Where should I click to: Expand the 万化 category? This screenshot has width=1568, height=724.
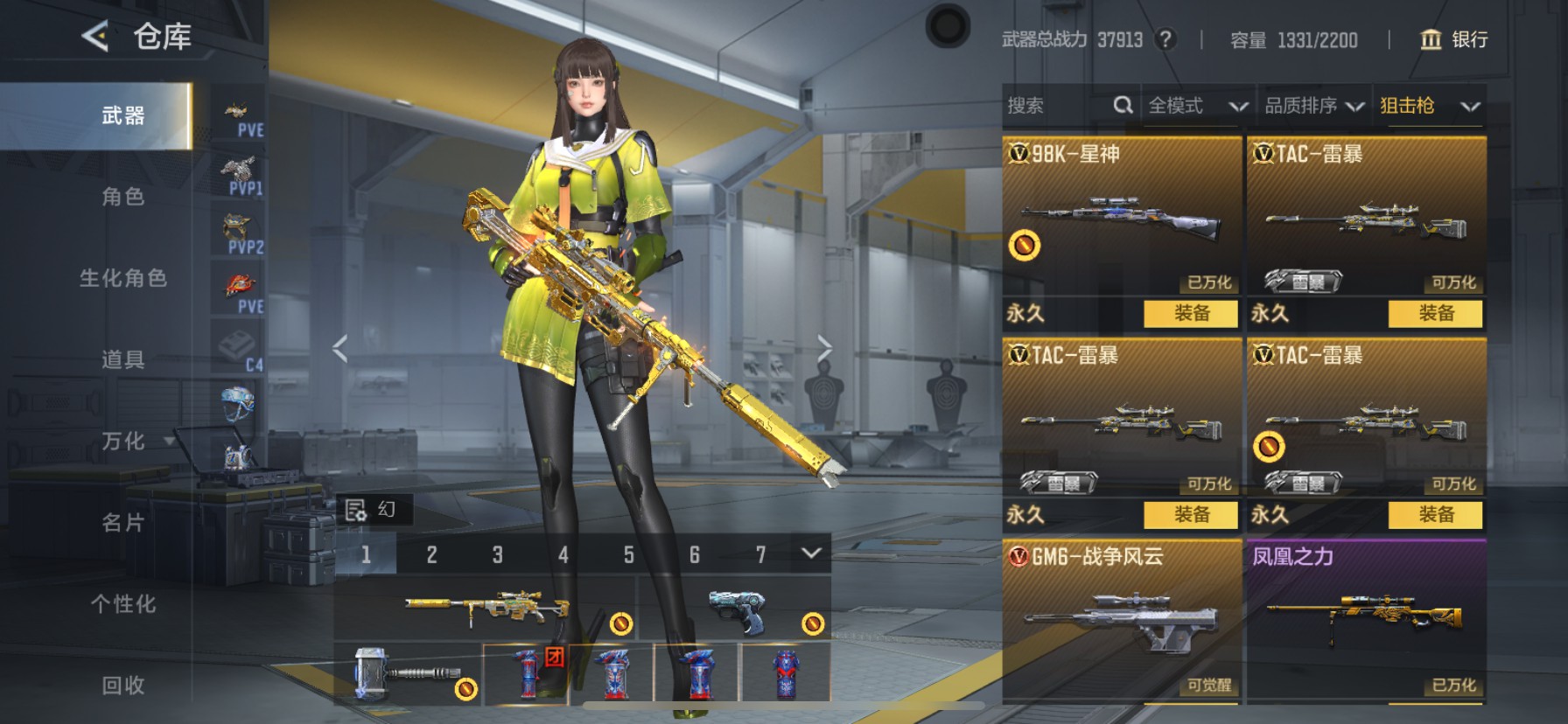point(131,441)
